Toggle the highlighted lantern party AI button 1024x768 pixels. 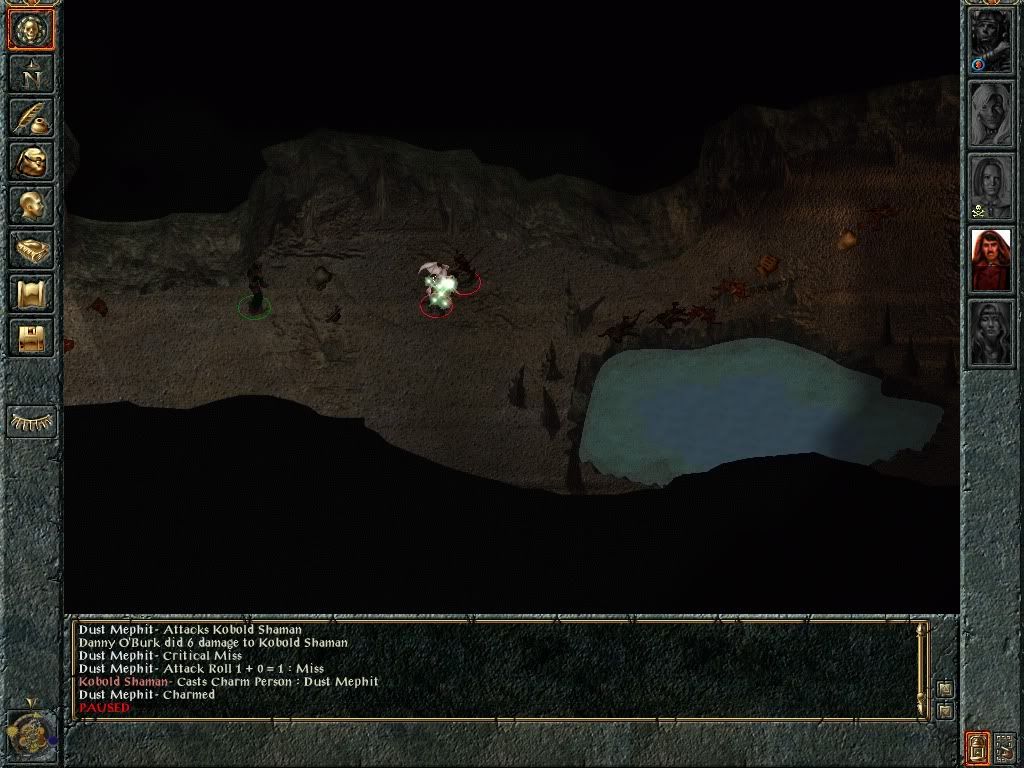tap(978, 746)
